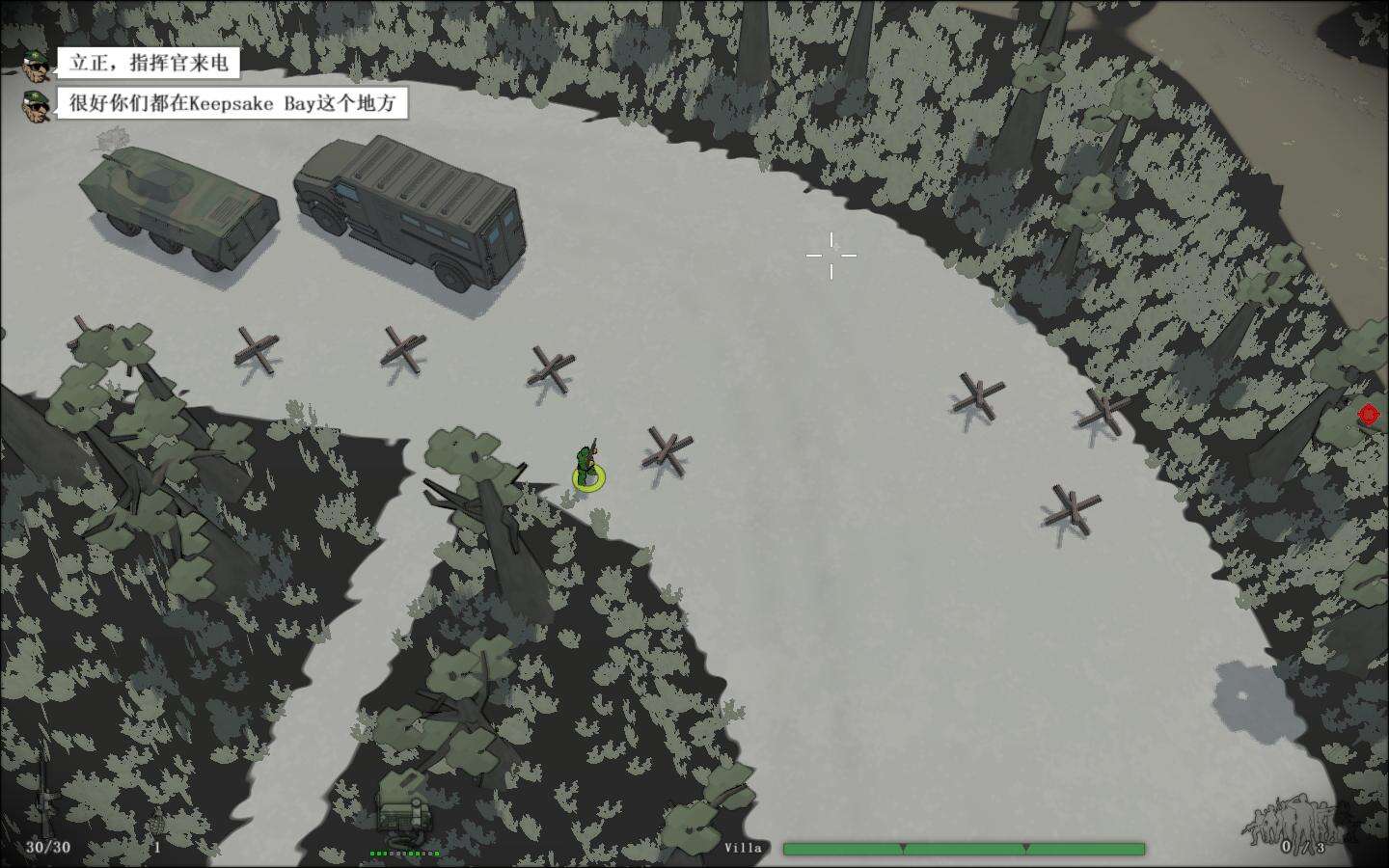Toggle the green selection circle on your soldier
1389x868 pixels.
(590, 477)
